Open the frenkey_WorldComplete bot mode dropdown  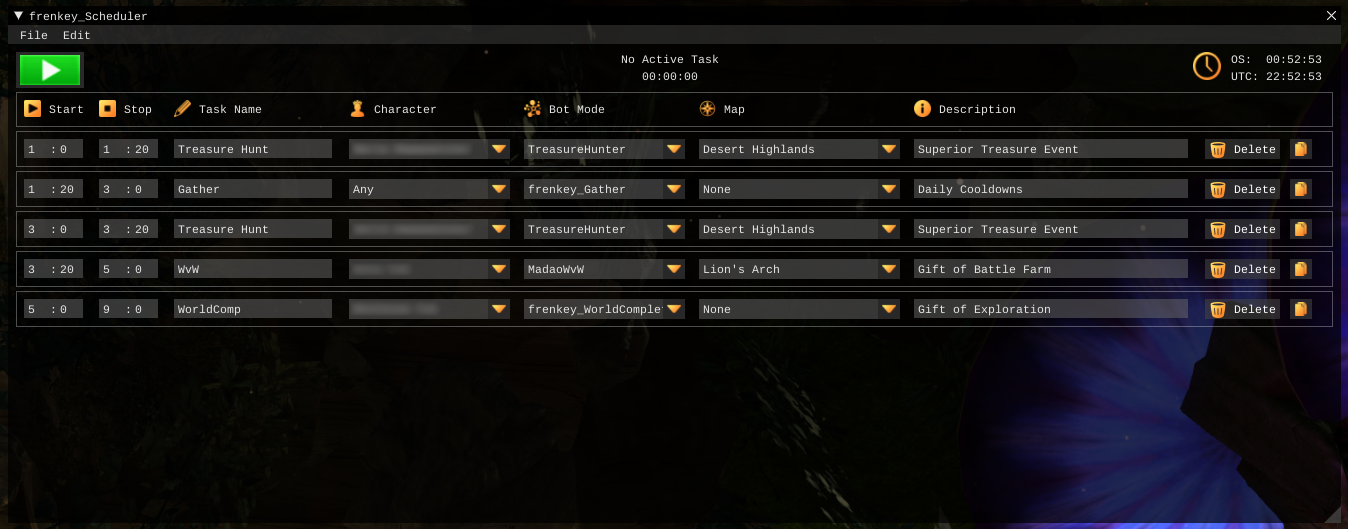[x=675, y=309]
